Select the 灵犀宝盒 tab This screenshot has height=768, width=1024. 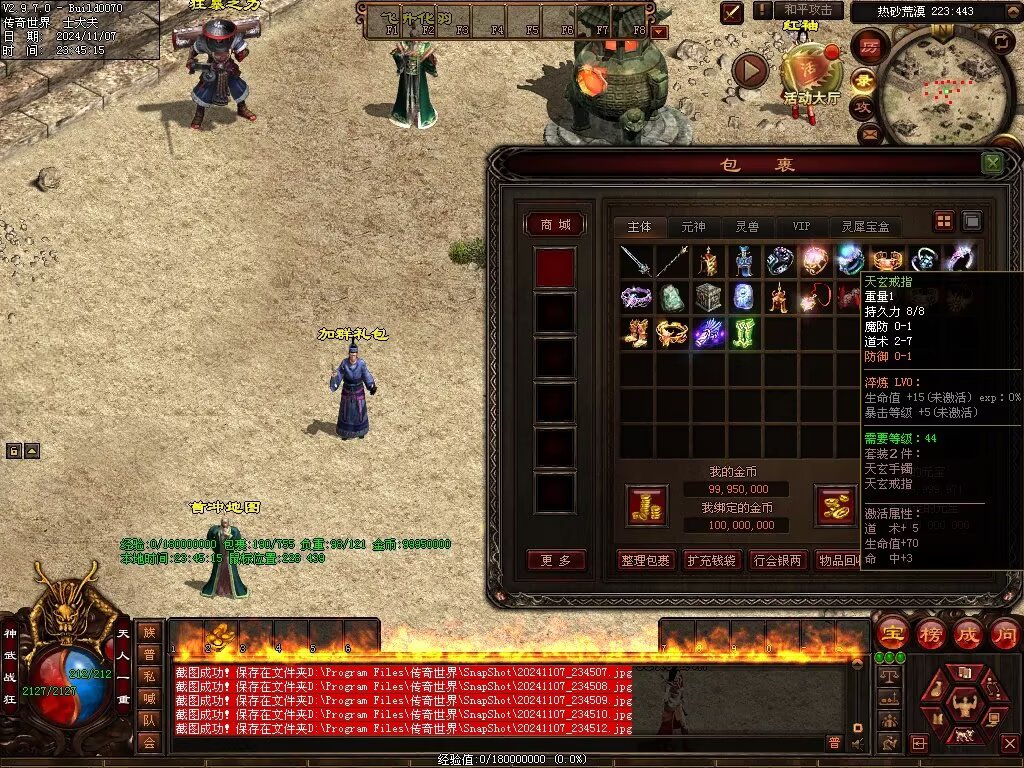tap(864, 227)
